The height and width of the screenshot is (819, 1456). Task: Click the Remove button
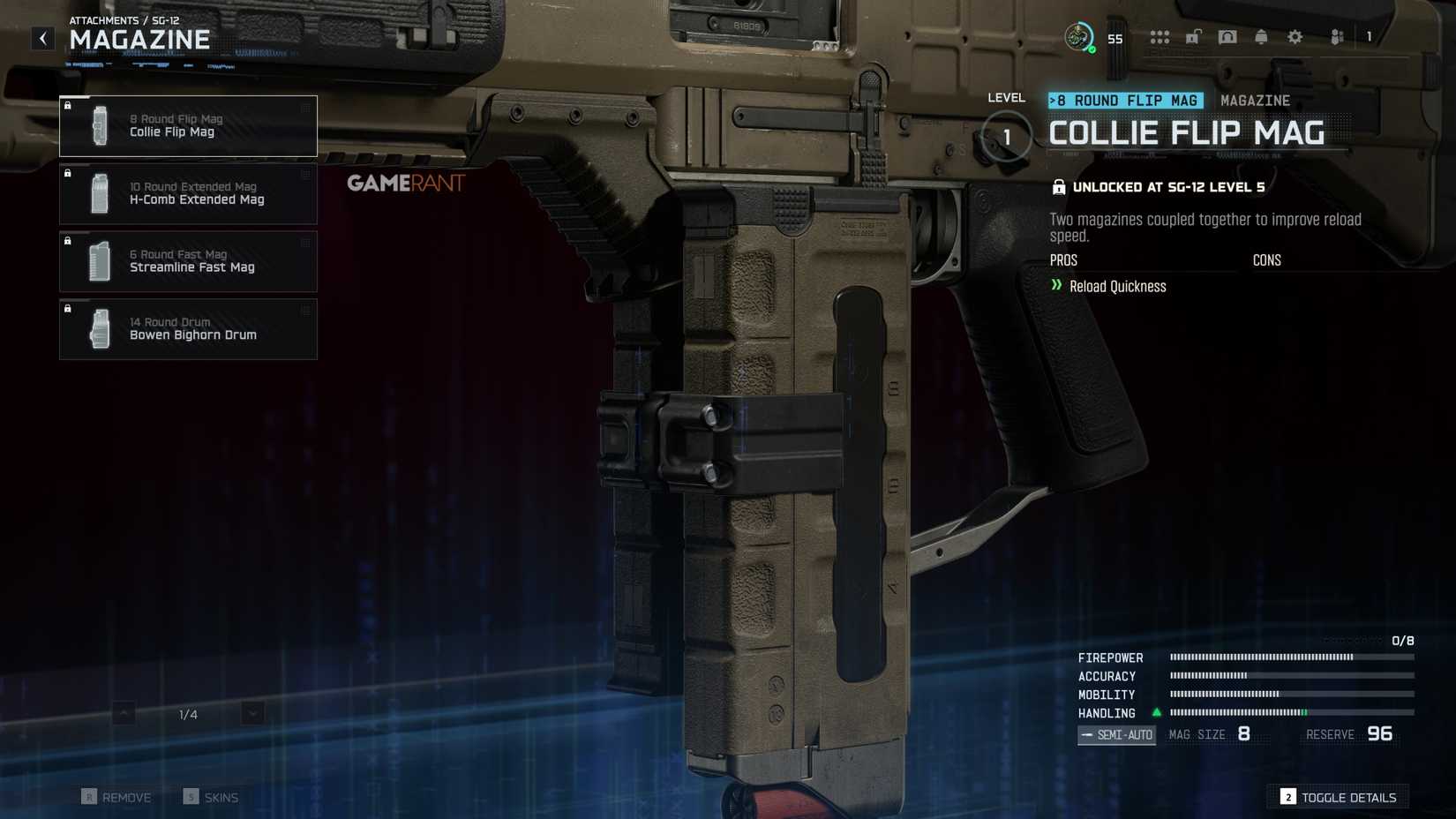pyautogui.click(x=116, y=797)
